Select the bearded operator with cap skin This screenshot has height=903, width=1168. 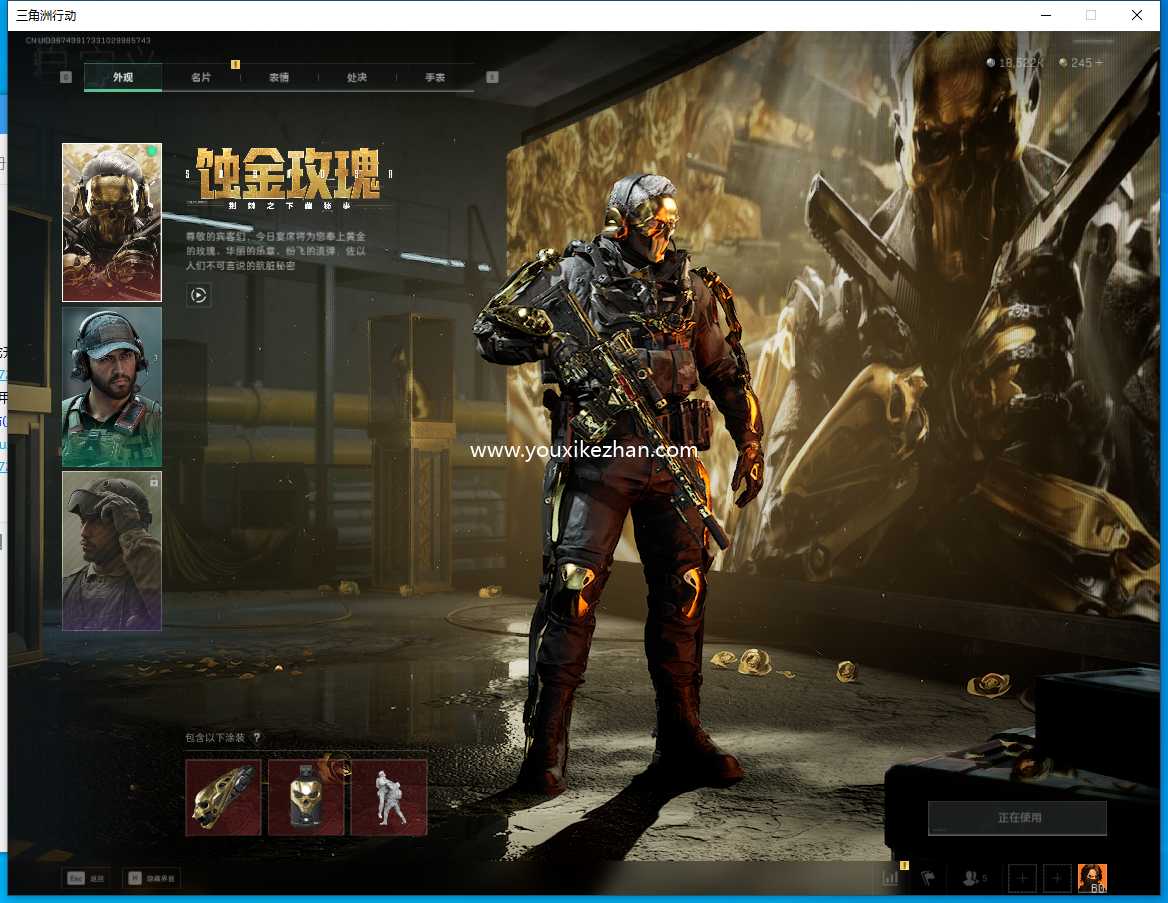tap(112, 387)
